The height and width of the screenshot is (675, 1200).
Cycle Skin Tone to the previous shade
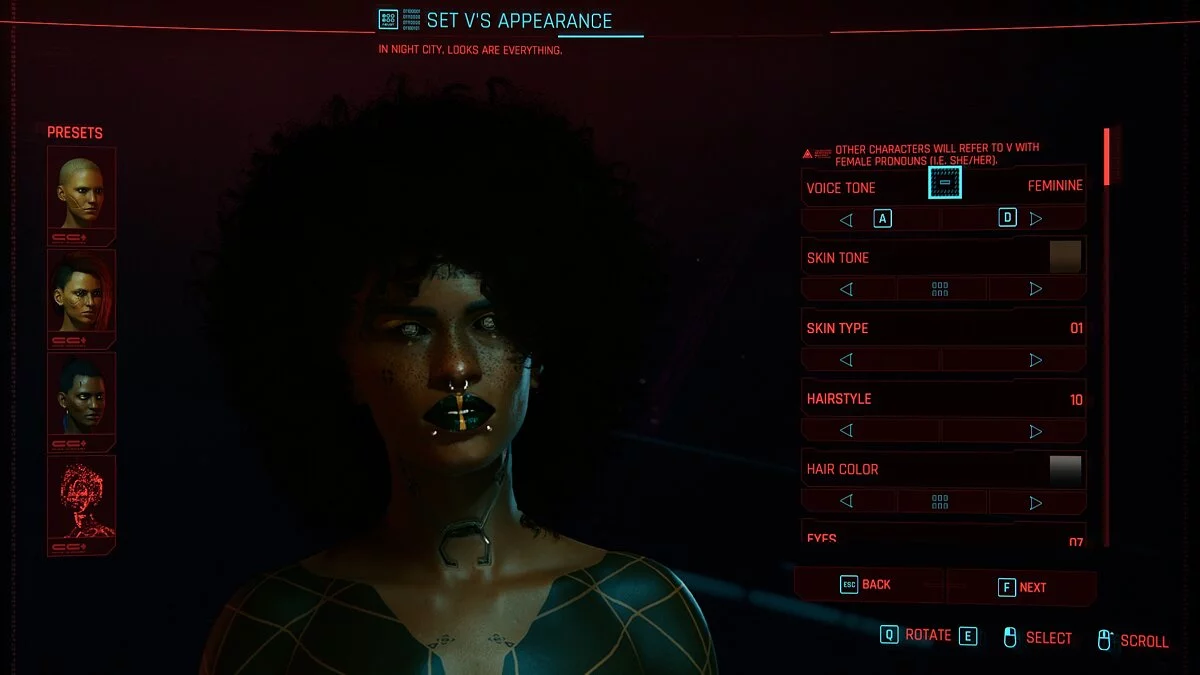click(846, 289)
